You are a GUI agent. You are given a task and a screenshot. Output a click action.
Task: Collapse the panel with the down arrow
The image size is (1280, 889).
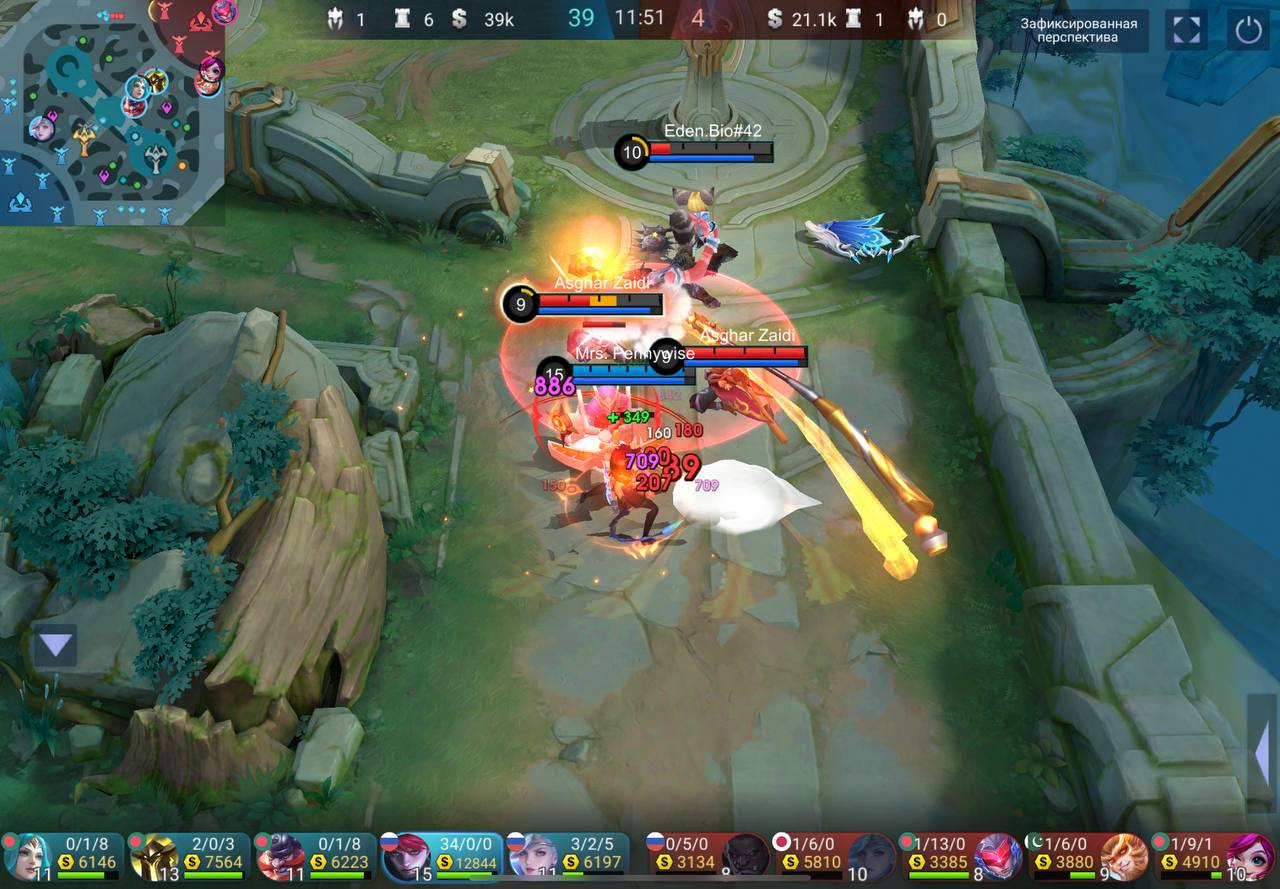tap(55, 646)
